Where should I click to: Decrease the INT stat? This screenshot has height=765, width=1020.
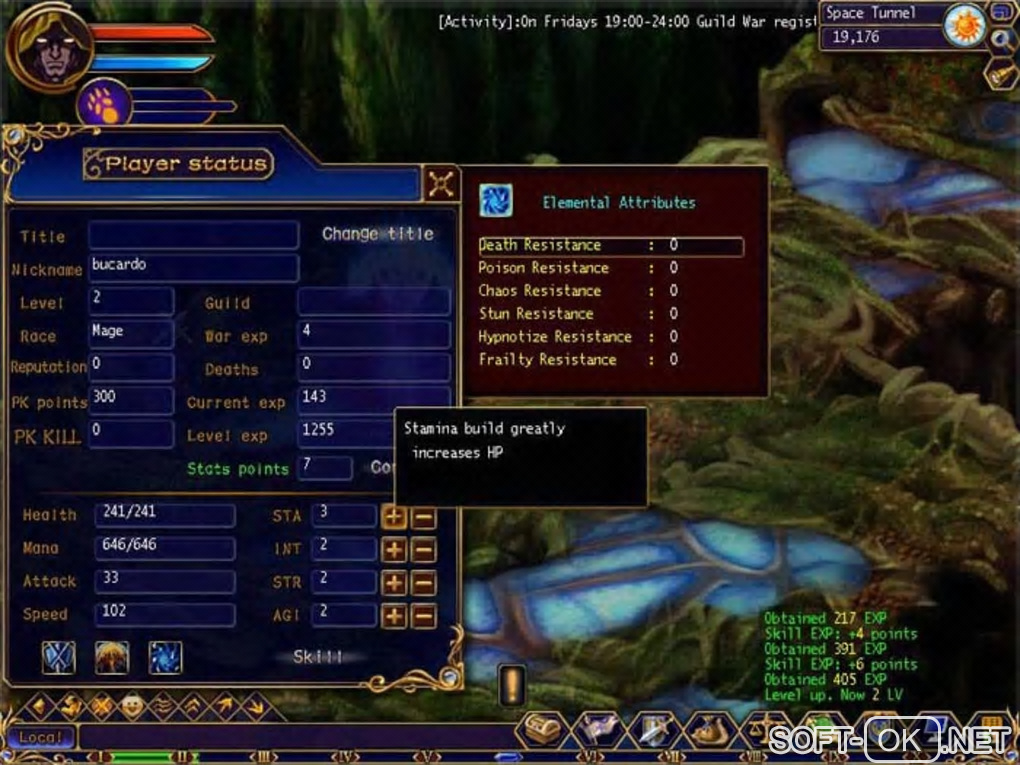423,550
